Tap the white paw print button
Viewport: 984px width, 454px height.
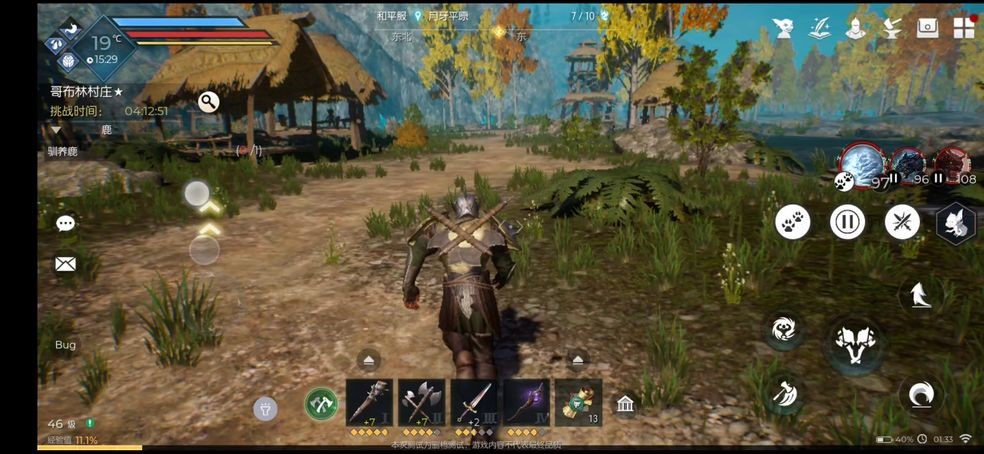(793, 221)
